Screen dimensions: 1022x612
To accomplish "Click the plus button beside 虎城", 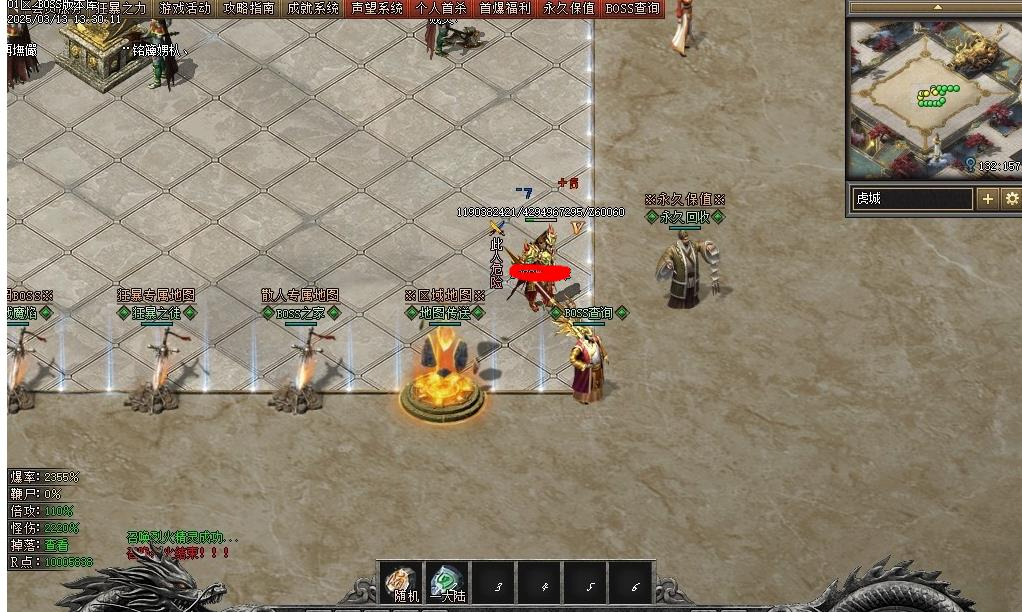I will (x=988, y=199).
